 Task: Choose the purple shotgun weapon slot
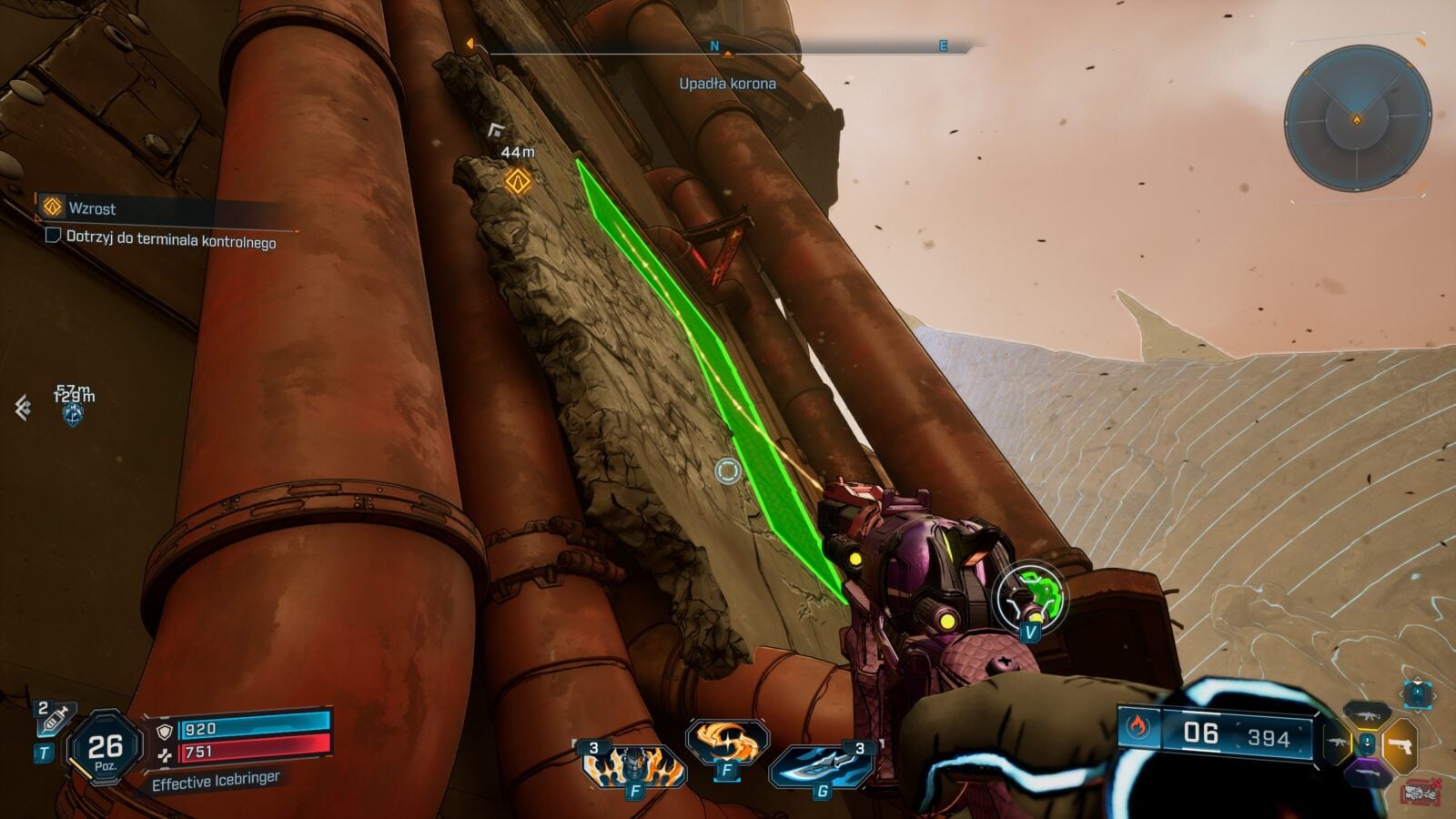[x=1367, y=774]
